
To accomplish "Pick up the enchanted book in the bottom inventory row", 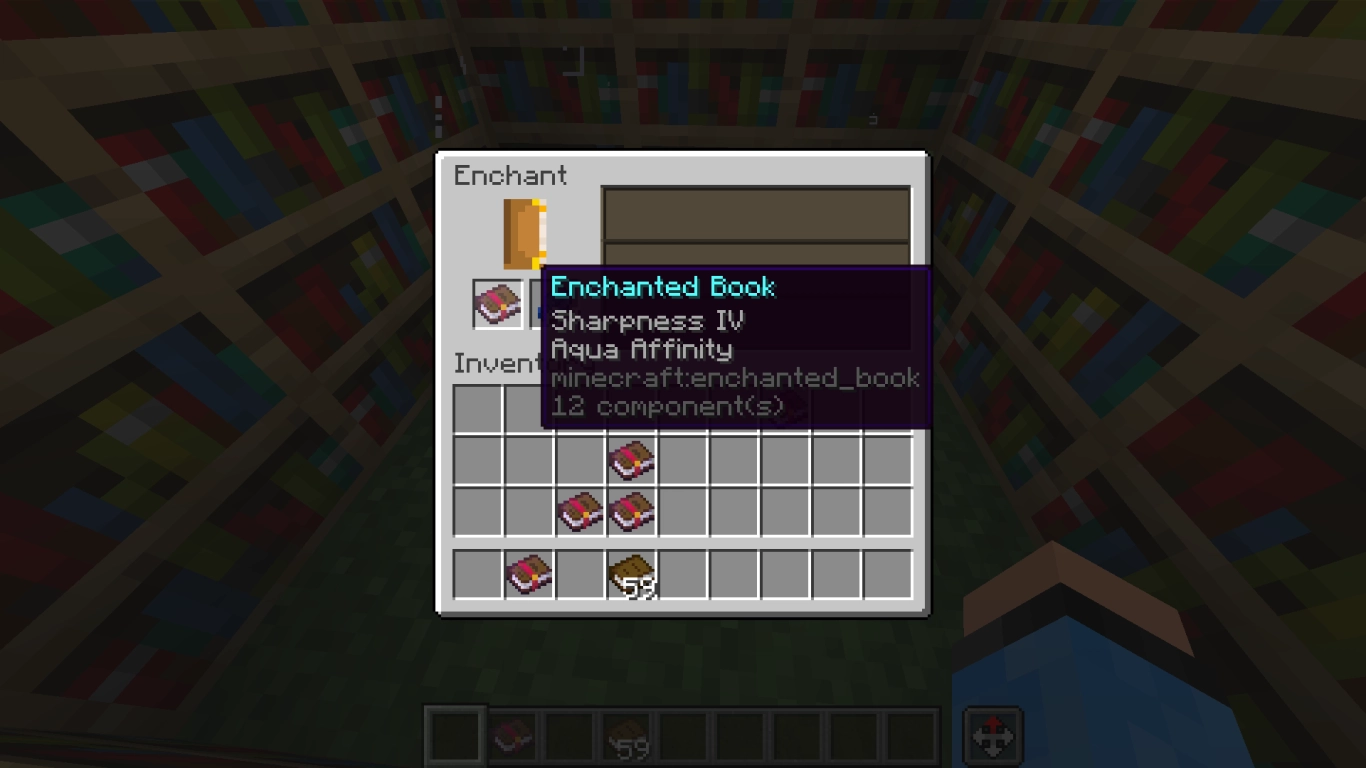I will coord(529,573).
